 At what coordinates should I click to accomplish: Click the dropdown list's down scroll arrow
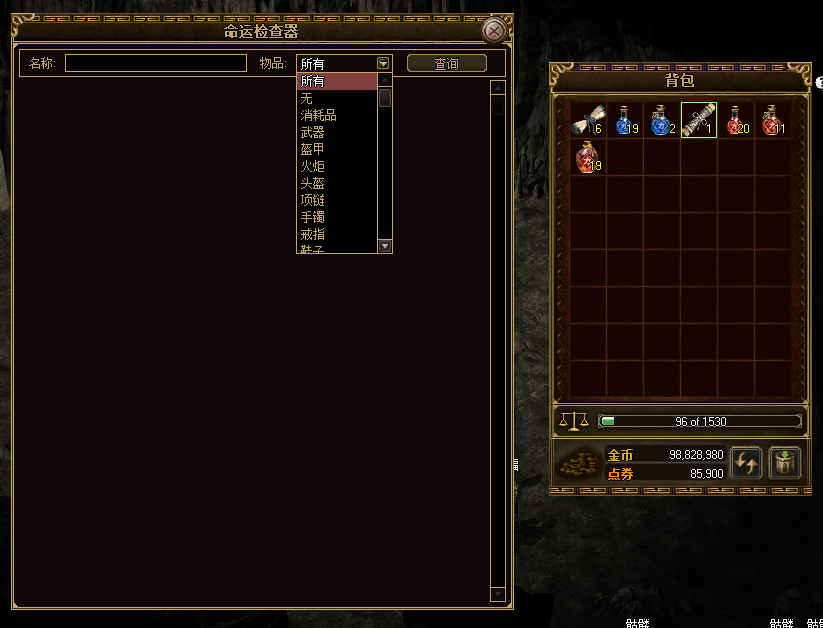coord(385,246)
